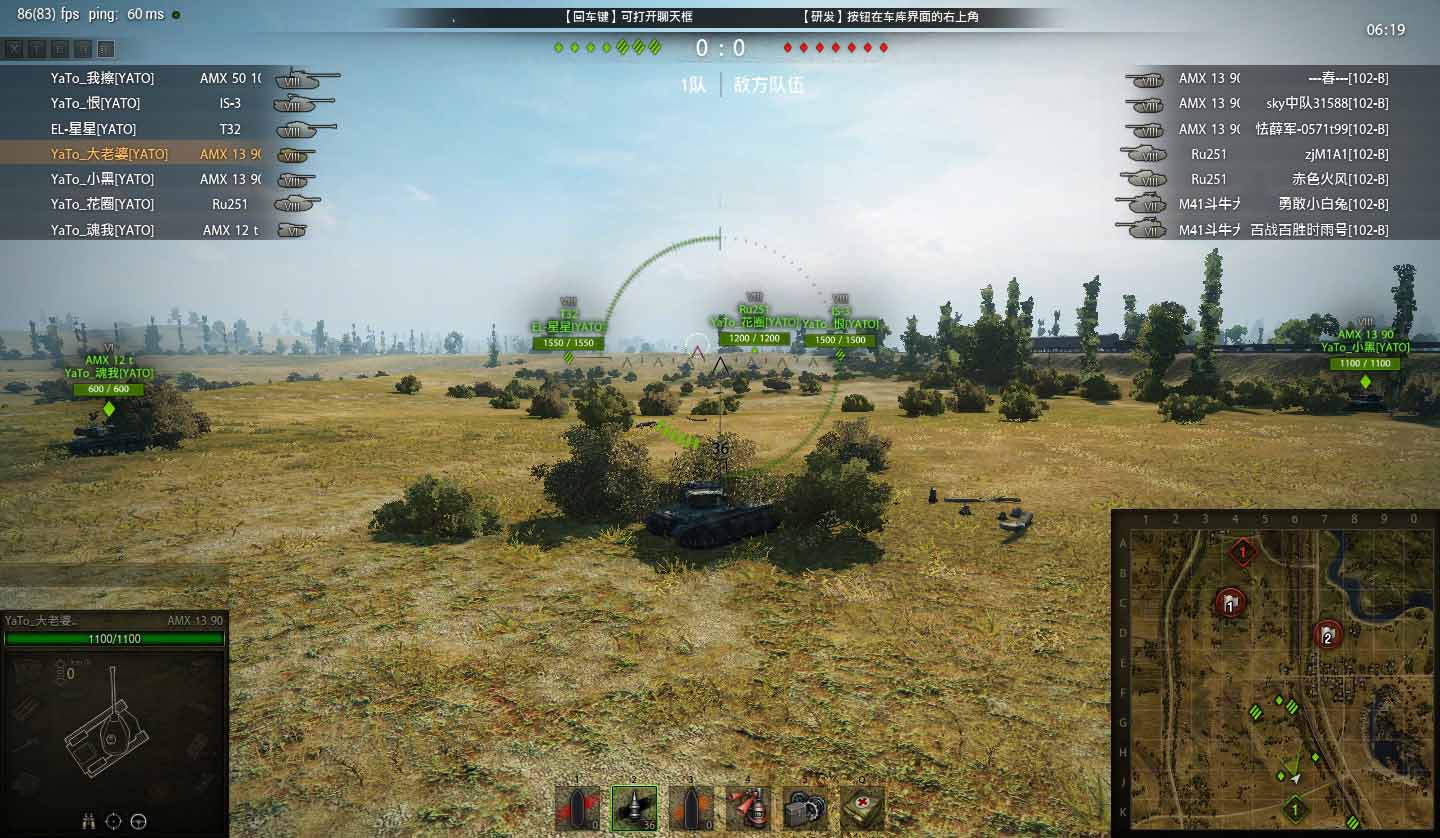
Task: Click the flag 2 base marker on minimap
Action: (1327, 633)
